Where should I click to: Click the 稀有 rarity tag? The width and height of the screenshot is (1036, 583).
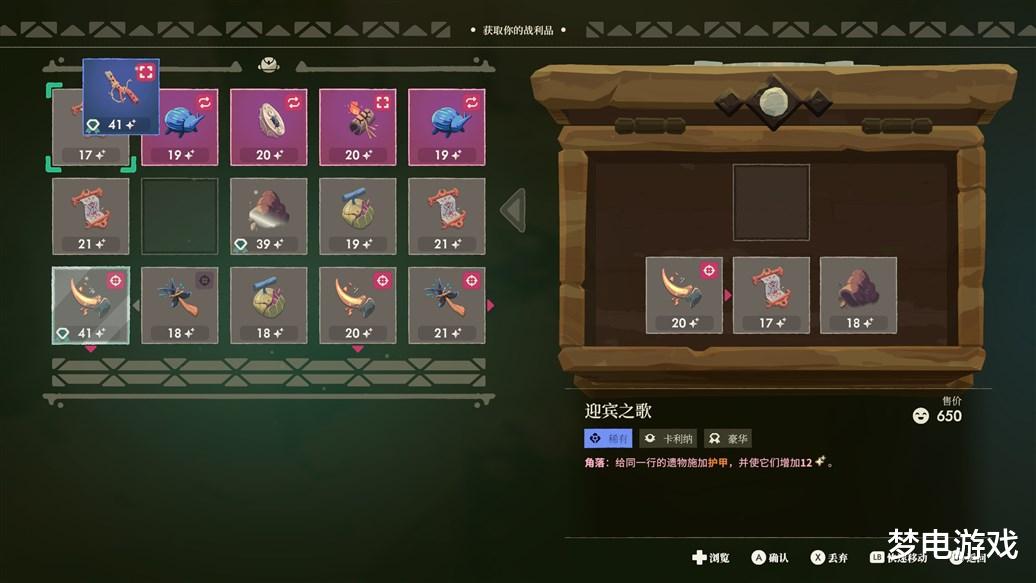[x=608, y=438]
